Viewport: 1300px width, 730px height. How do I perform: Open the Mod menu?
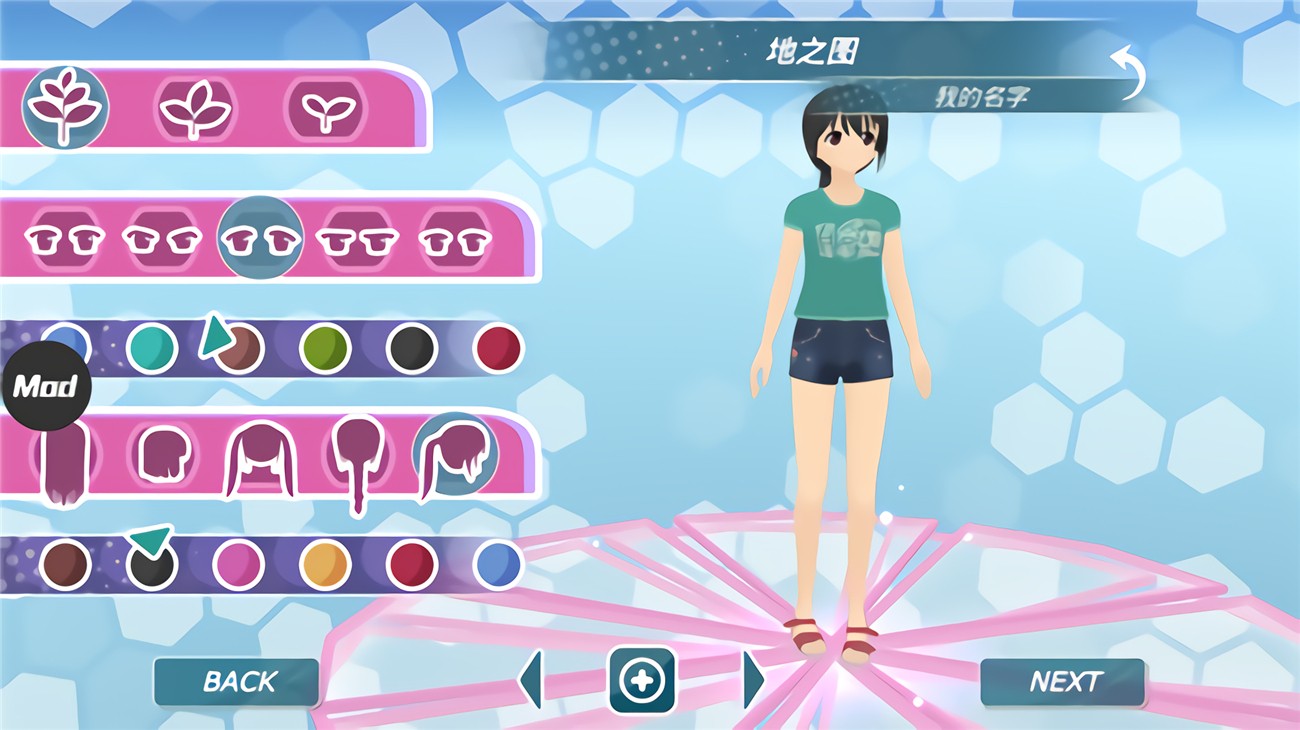[x=46, y=386]
